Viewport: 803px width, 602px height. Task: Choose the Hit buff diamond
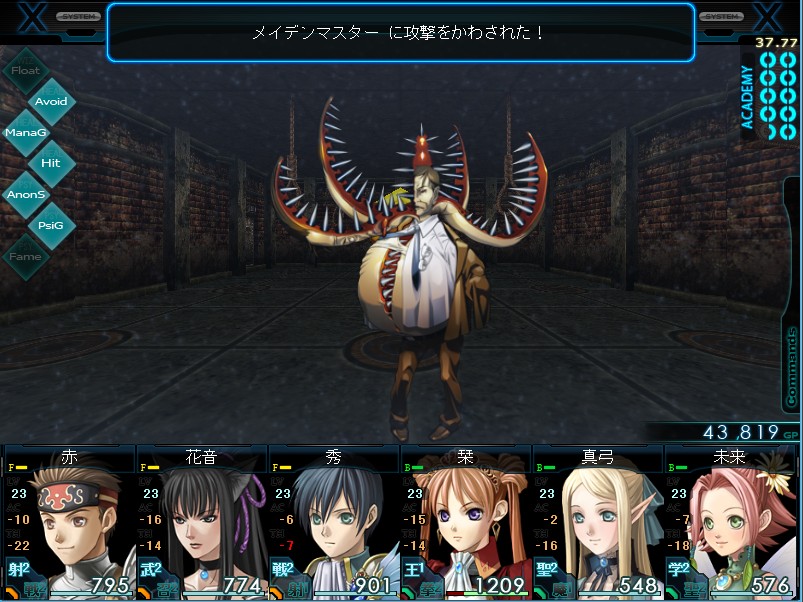point(51,162)
